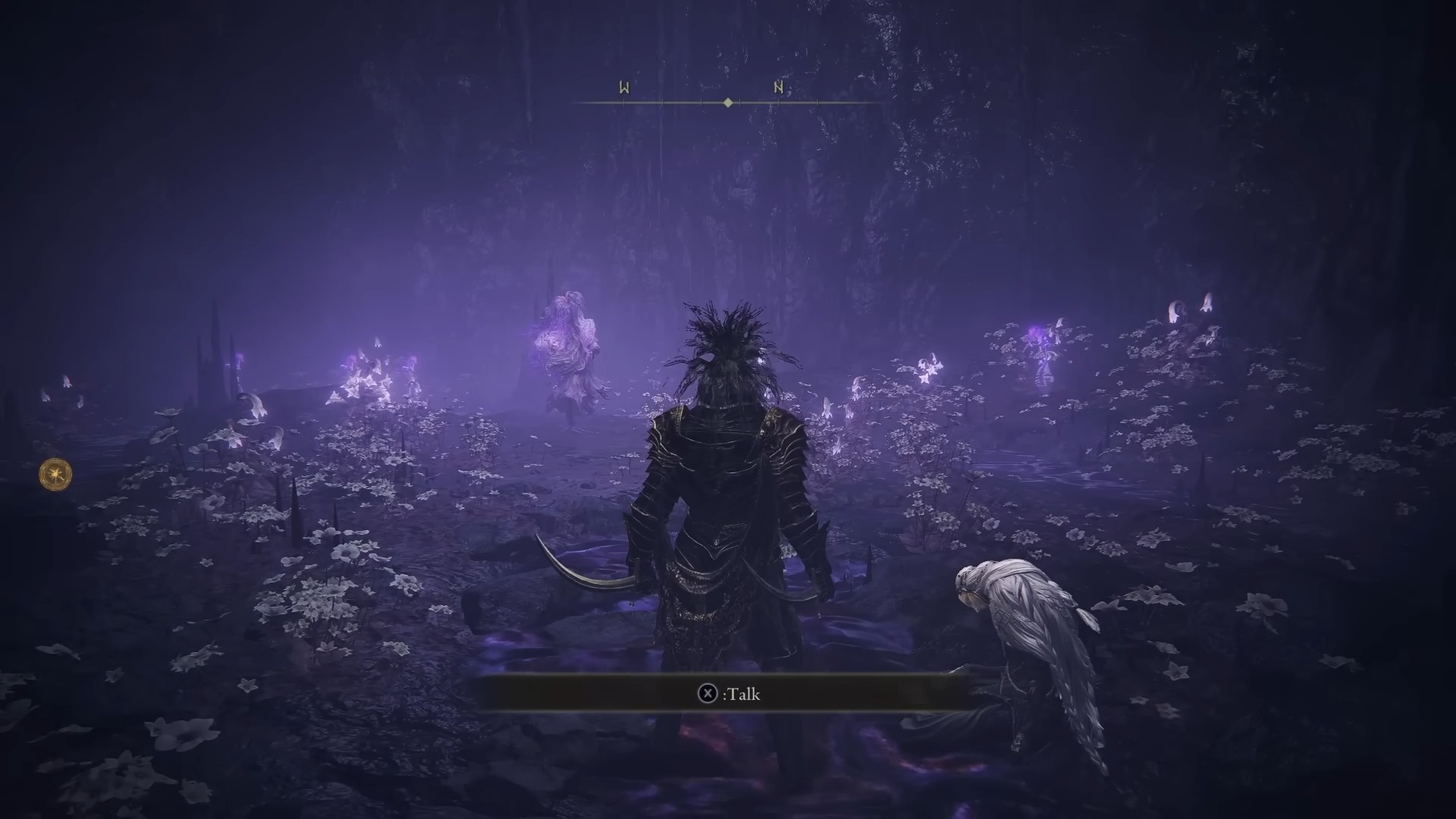Click the golden buff status icon
This screenshot has height=819, width=1456.
click(x=56, y=474)
